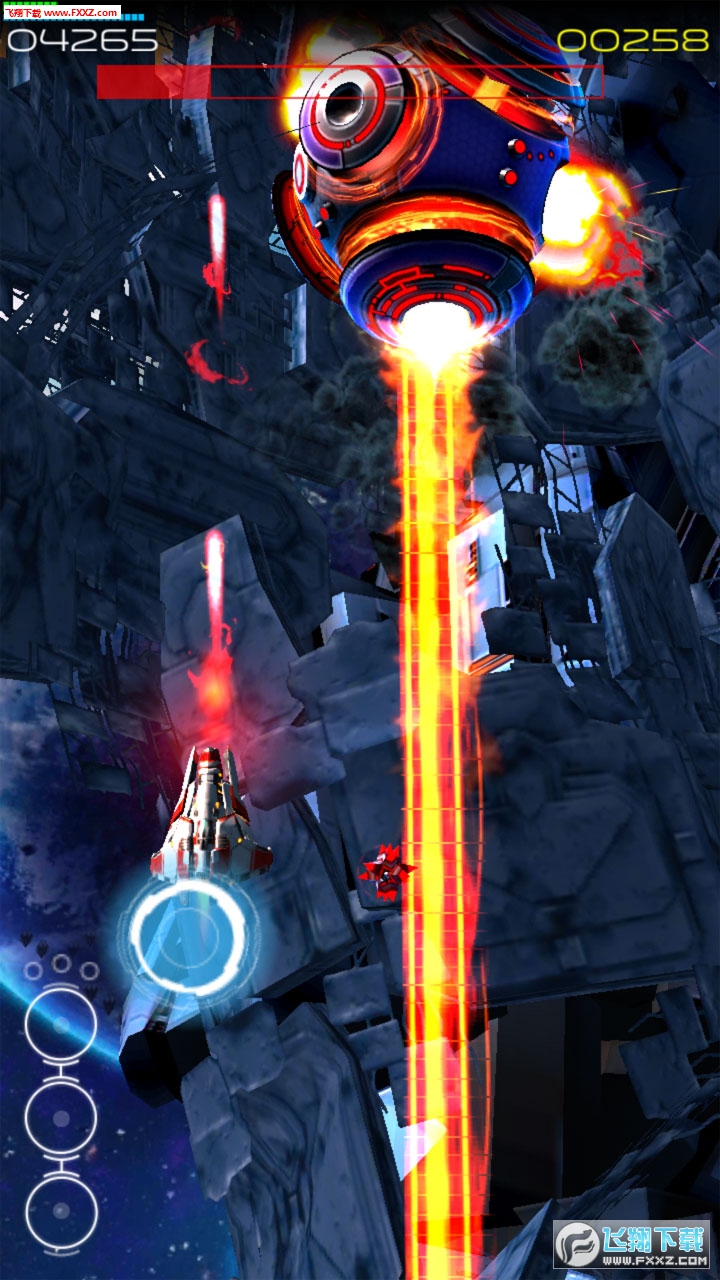
Task: Trigger the uppermost large circle in the linked stack
Action: [61, 1024]
